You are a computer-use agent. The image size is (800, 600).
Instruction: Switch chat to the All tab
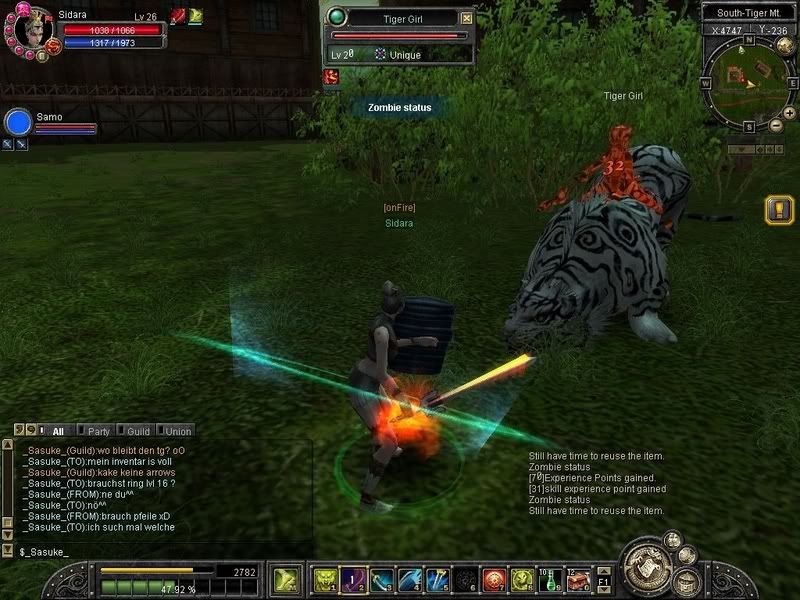(x=57, y=431)
